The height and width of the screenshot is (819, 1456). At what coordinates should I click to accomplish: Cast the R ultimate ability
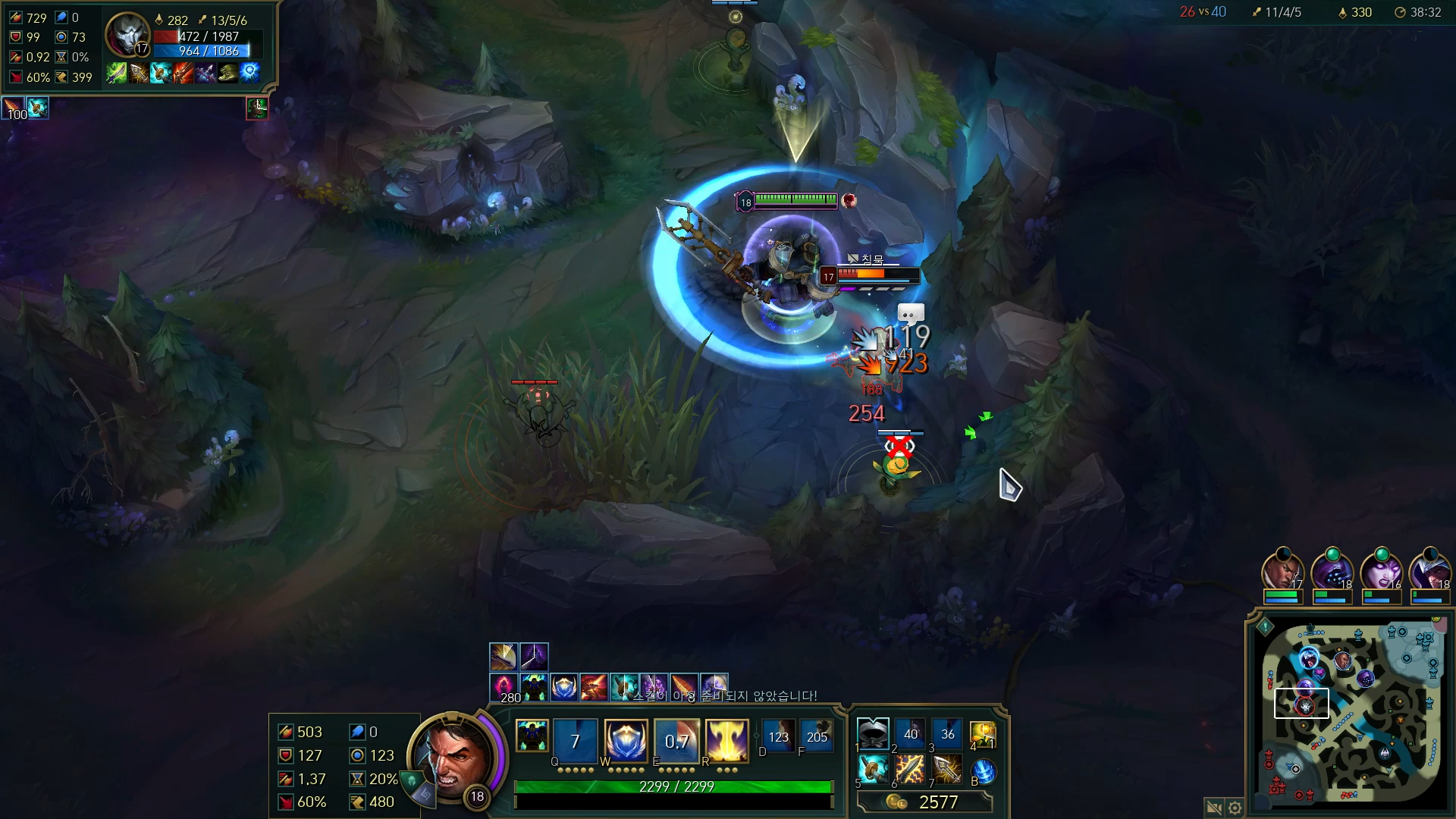726,740
